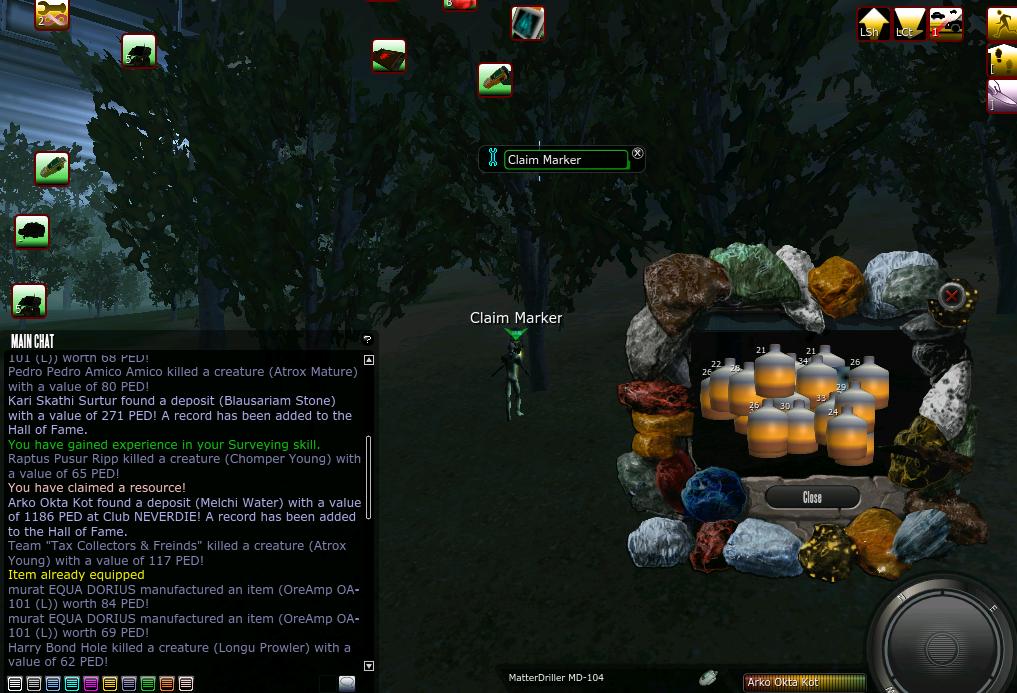Toggle the running man action icon
This screenshot has height=693, width=1017.
(x=1002, y=23)
